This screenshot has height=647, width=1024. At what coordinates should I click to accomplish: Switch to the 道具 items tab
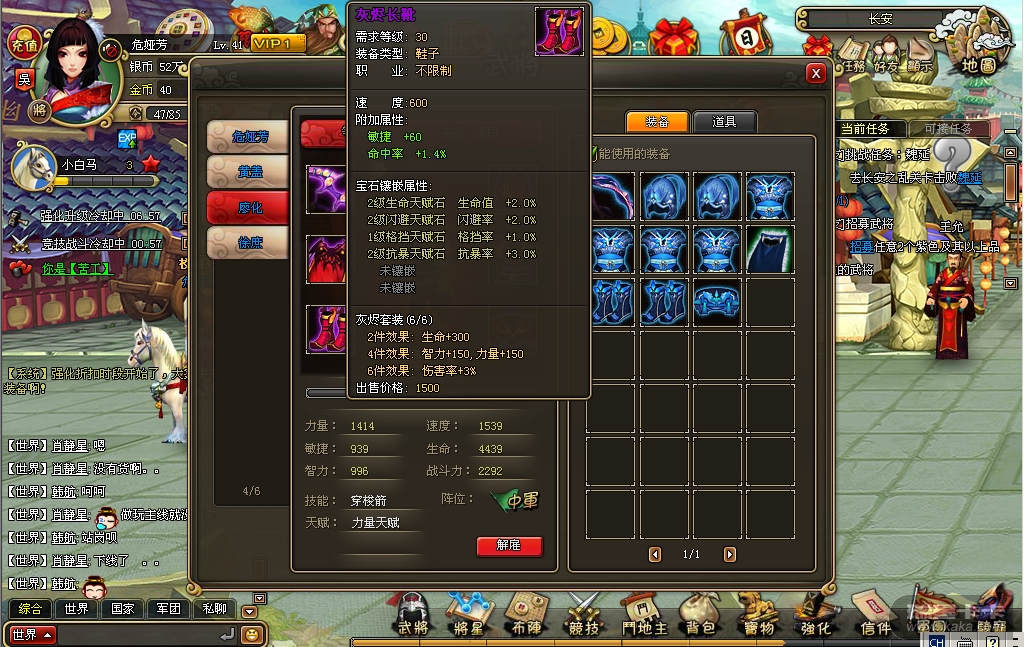(x=724, y=122)
